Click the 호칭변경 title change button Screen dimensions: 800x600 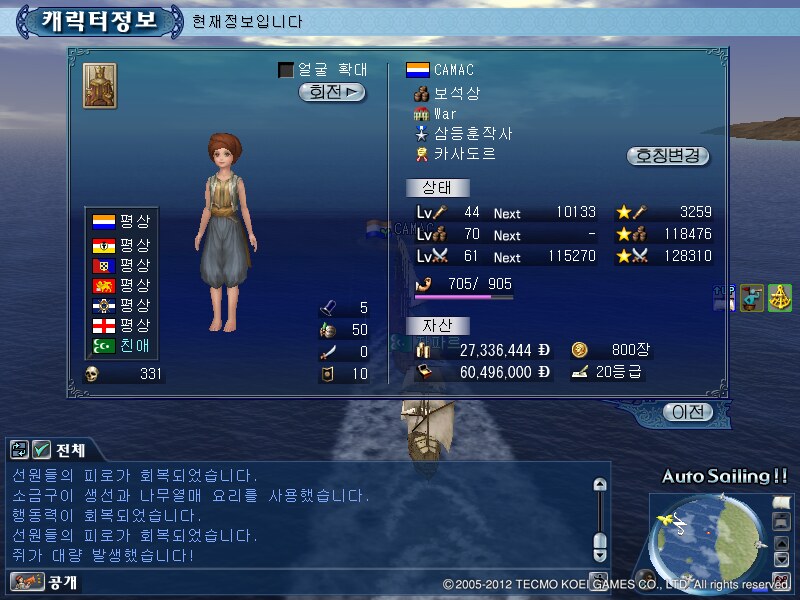pyautogui.click(x=668, y=156)
